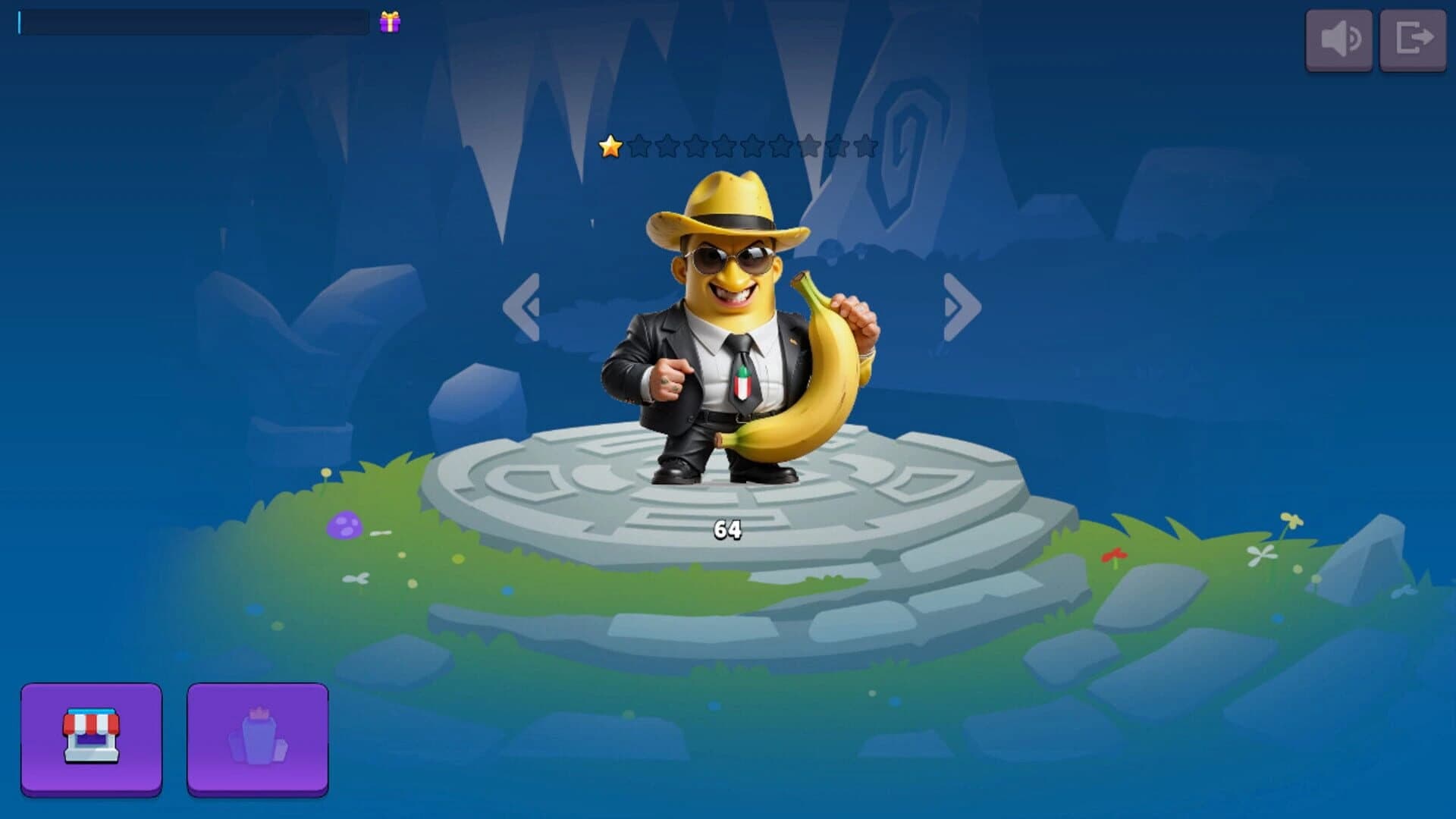Exit the game via the door icon
Viewport: 1456px width, 819px height.
[1413, 40]
